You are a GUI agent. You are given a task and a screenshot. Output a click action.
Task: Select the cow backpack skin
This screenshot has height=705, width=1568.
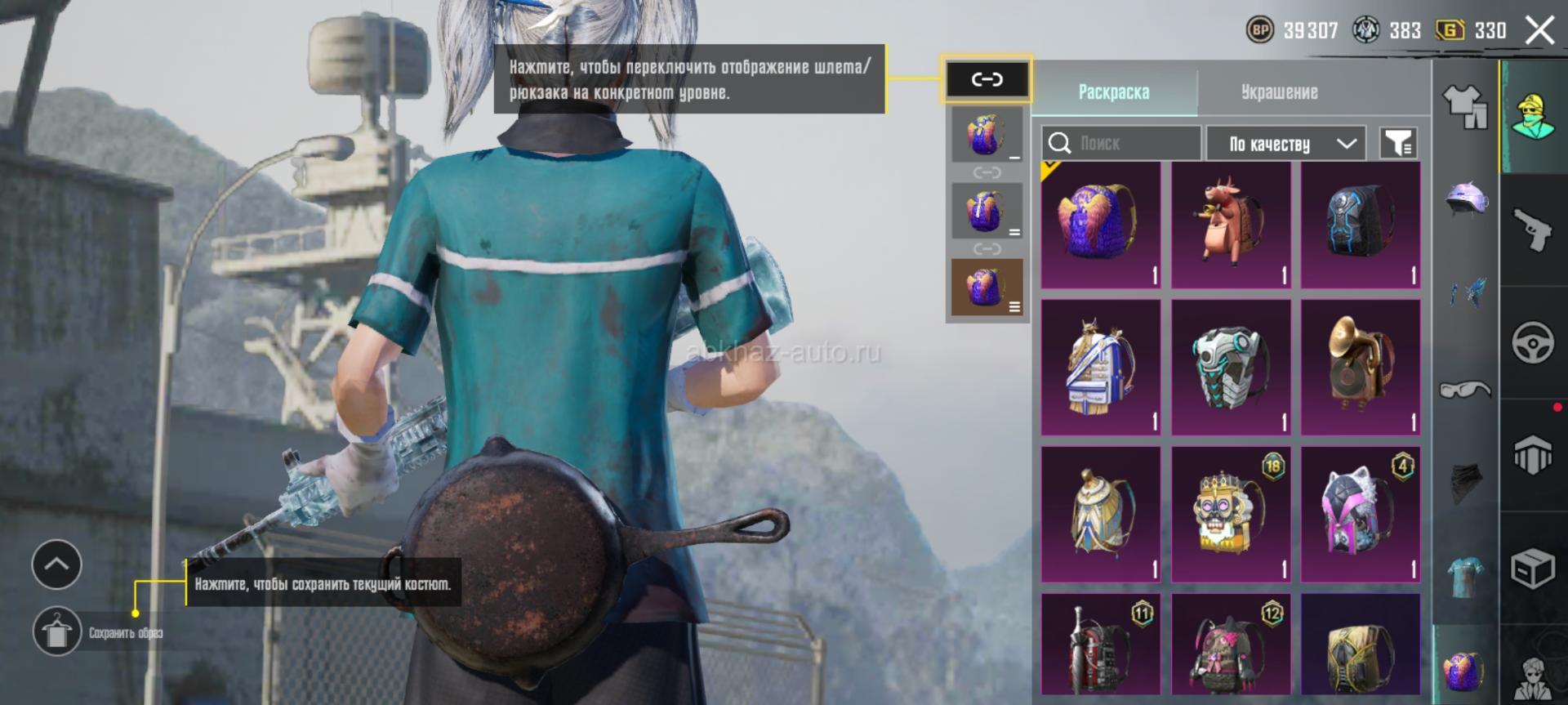[1231, 225]
